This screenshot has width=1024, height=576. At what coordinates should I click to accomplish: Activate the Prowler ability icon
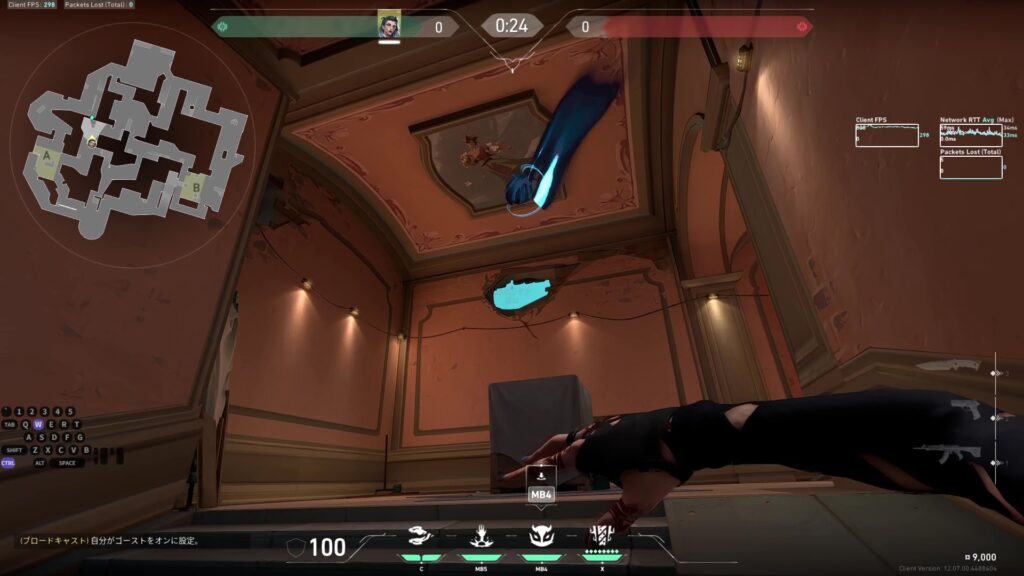pos(421,536)
